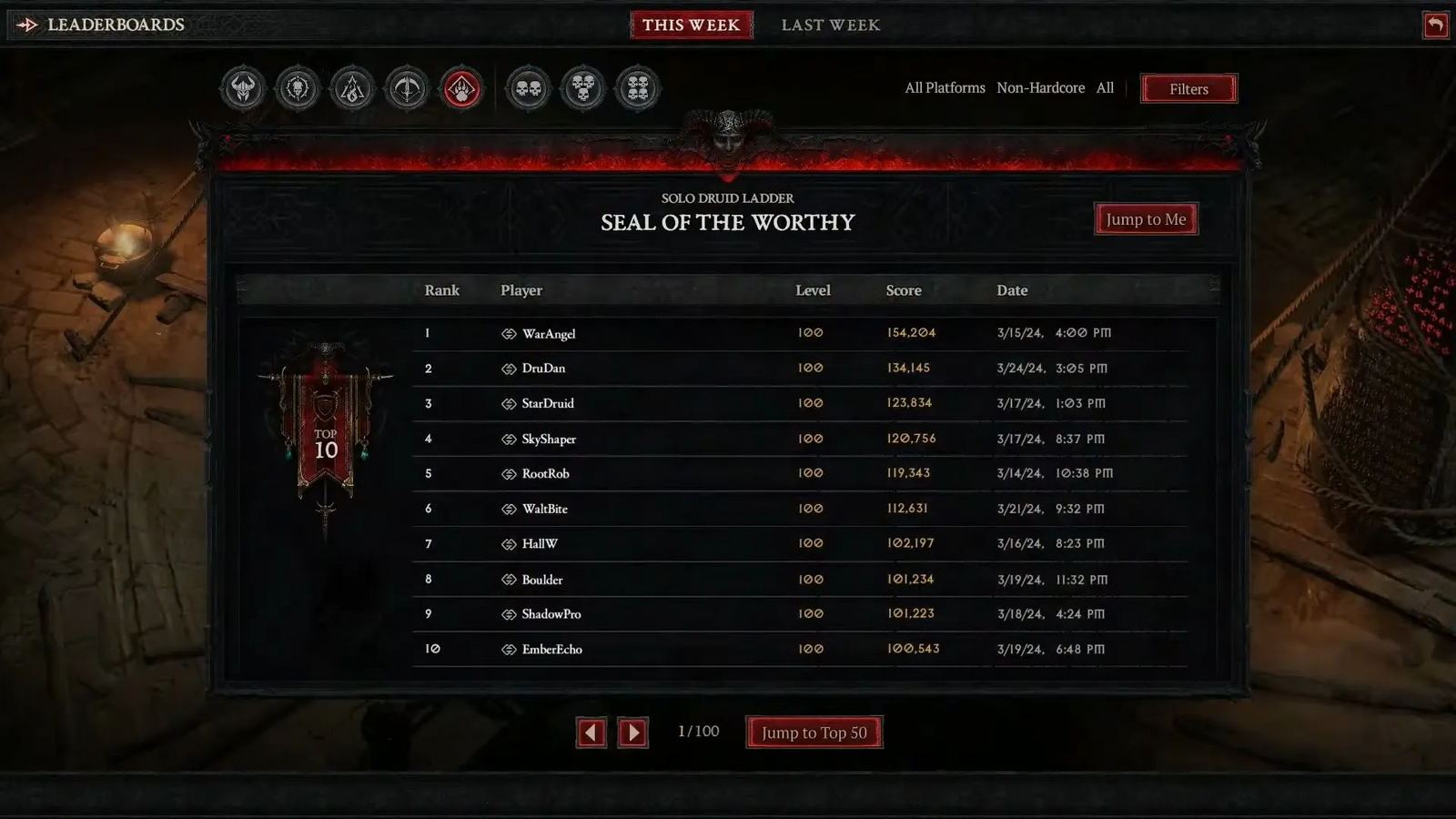Select the Rogue crossbow class icon

click(407, 88)
